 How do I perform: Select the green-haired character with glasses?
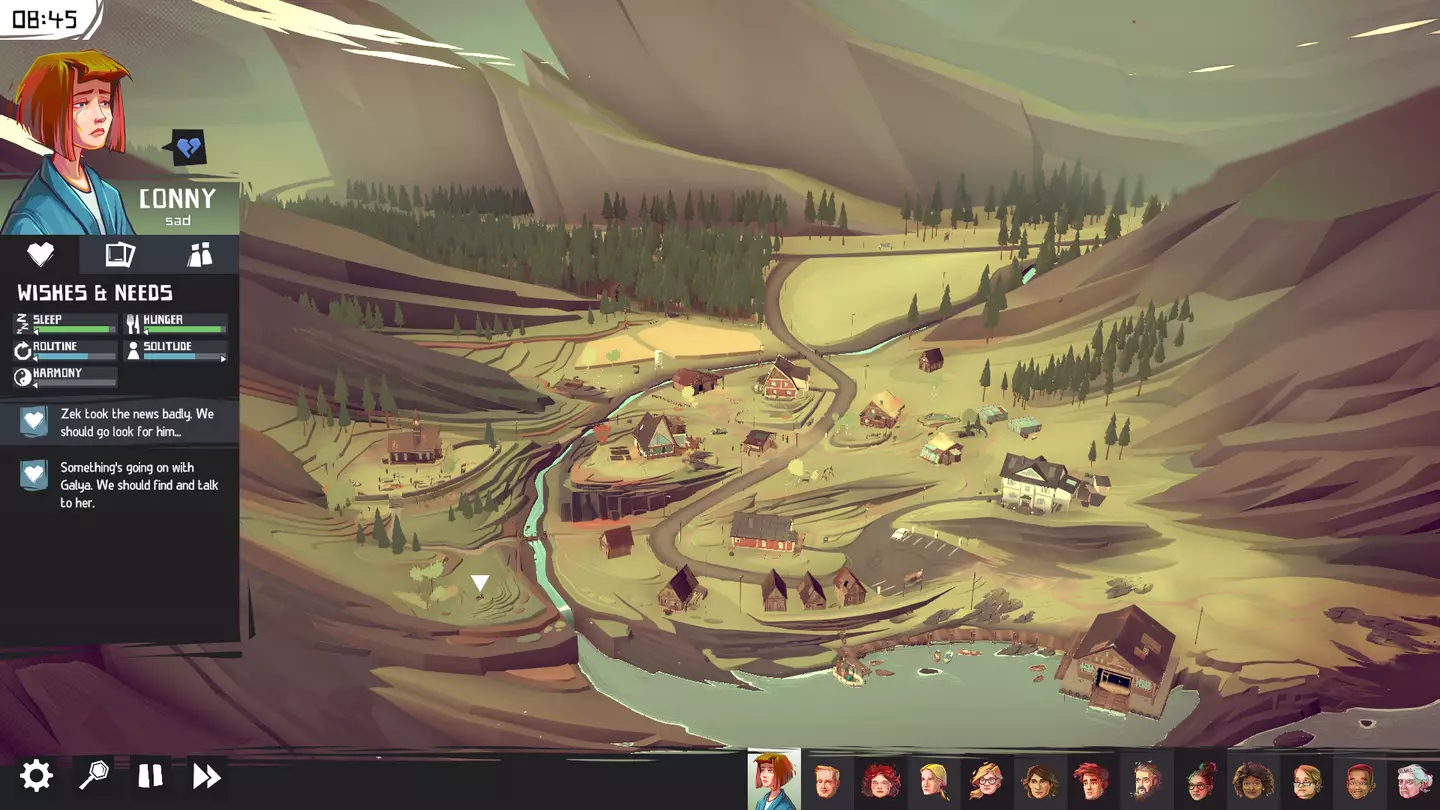pos(1200,781)
